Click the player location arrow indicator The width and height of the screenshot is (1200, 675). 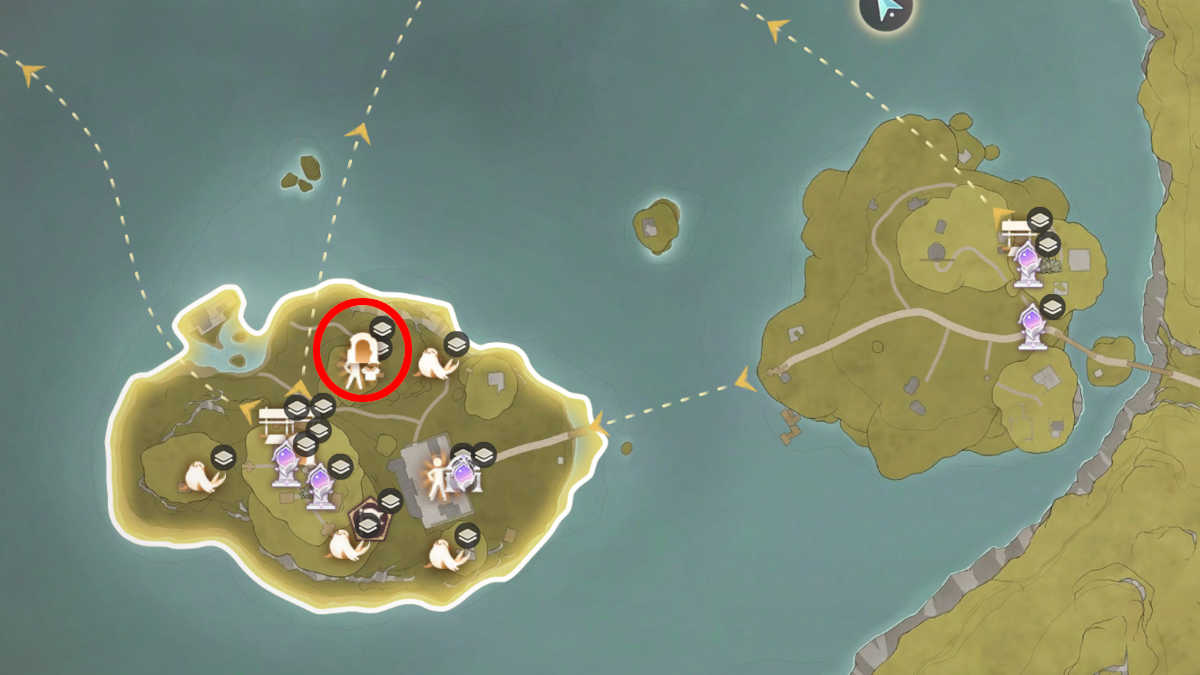(x=887, y=9)
